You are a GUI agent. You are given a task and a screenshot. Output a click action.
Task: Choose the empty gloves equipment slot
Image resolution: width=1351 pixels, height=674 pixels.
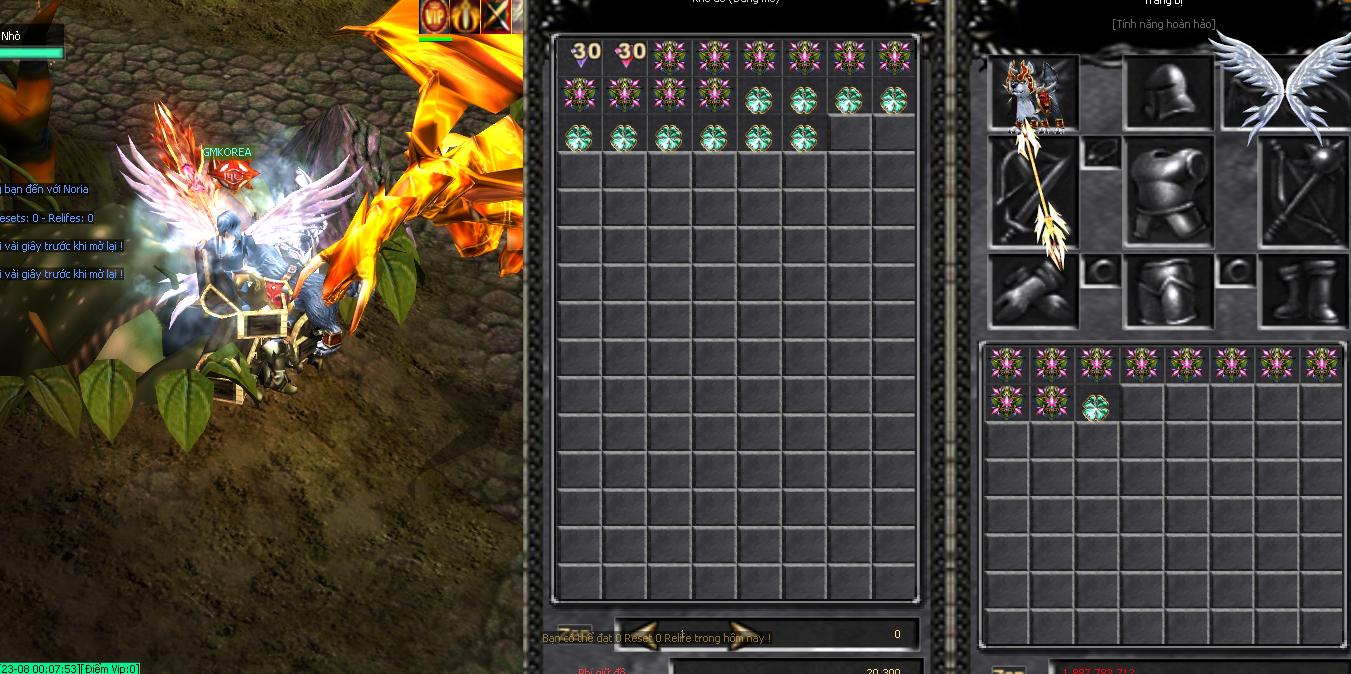(x=1034, y=290)
